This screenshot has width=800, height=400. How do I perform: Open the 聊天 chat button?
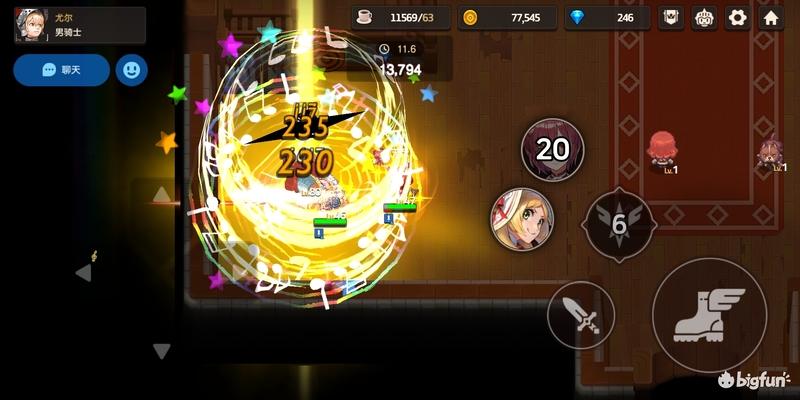click(61, 70)
